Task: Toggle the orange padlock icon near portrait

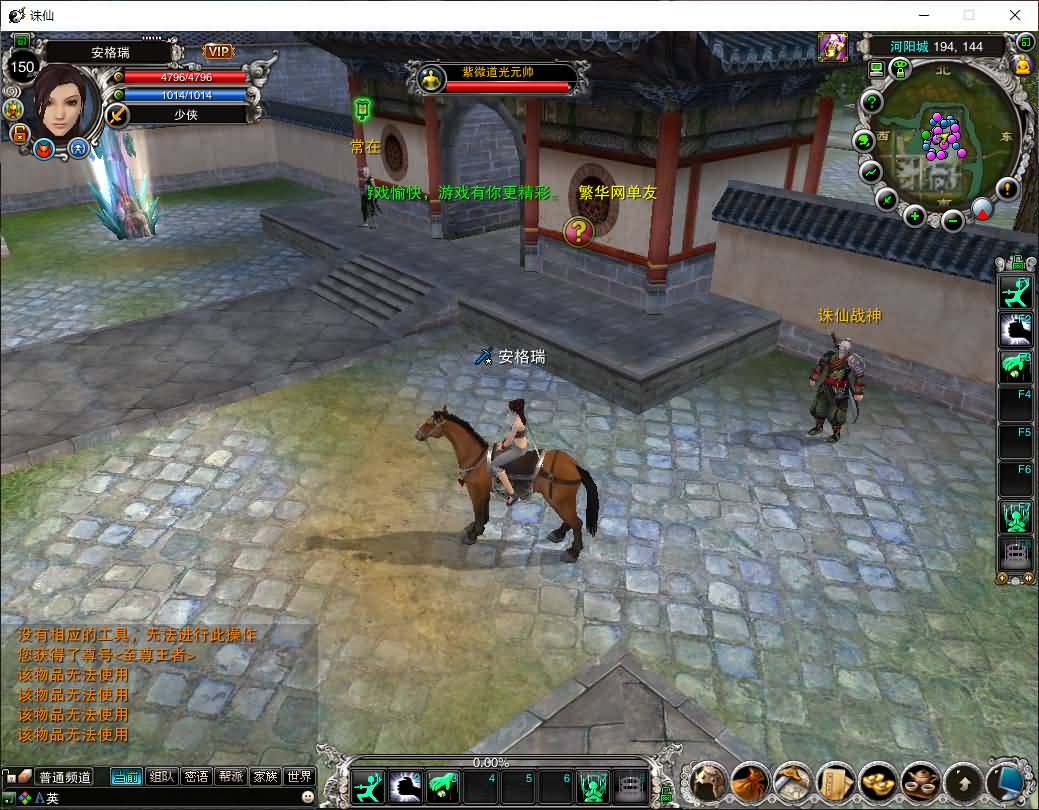Action: (19, 133)
